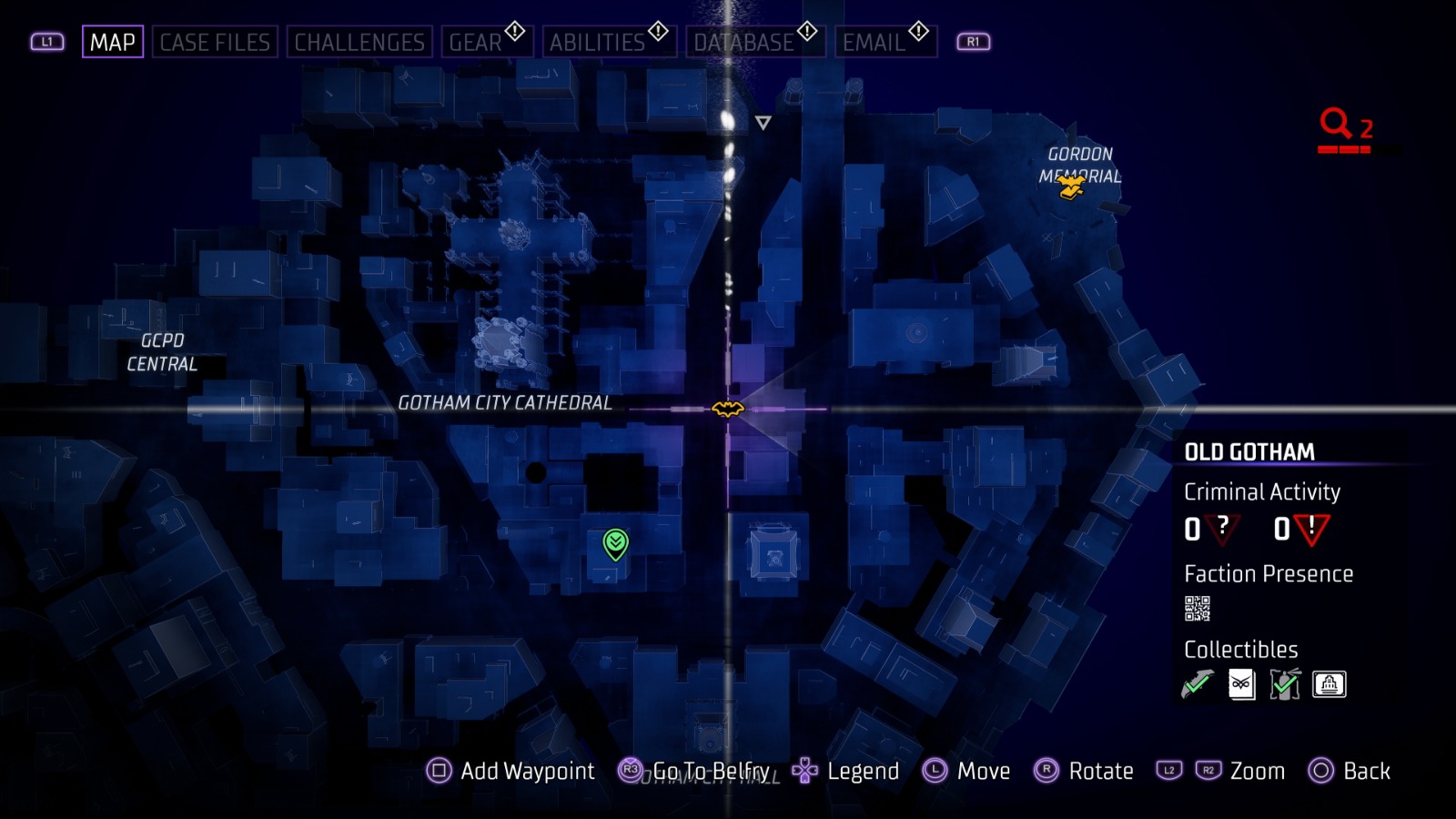Switch to the CASE FILES tab

(x=217, y=40)
